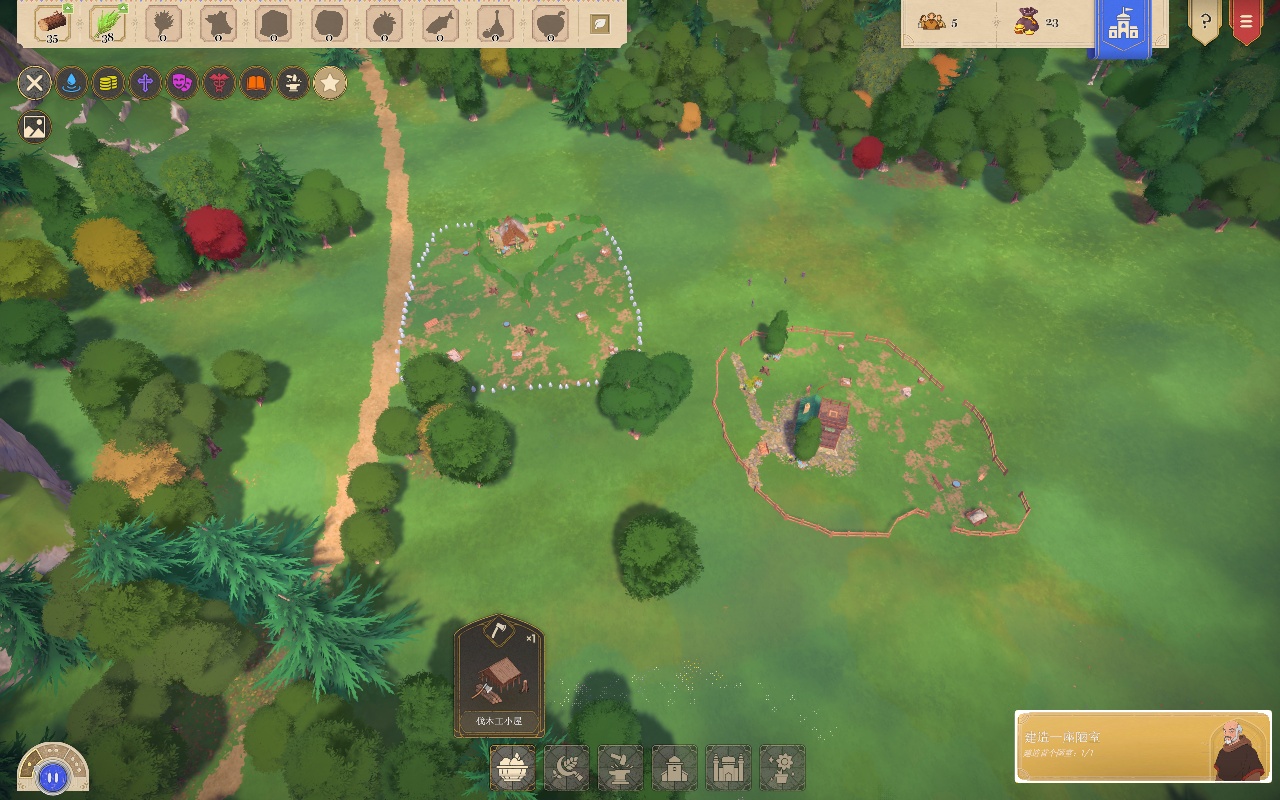The width and height of the screenshot is (1280, 800).
Task: Open the hammer and anvil build category
Action: tap(621, 768)
